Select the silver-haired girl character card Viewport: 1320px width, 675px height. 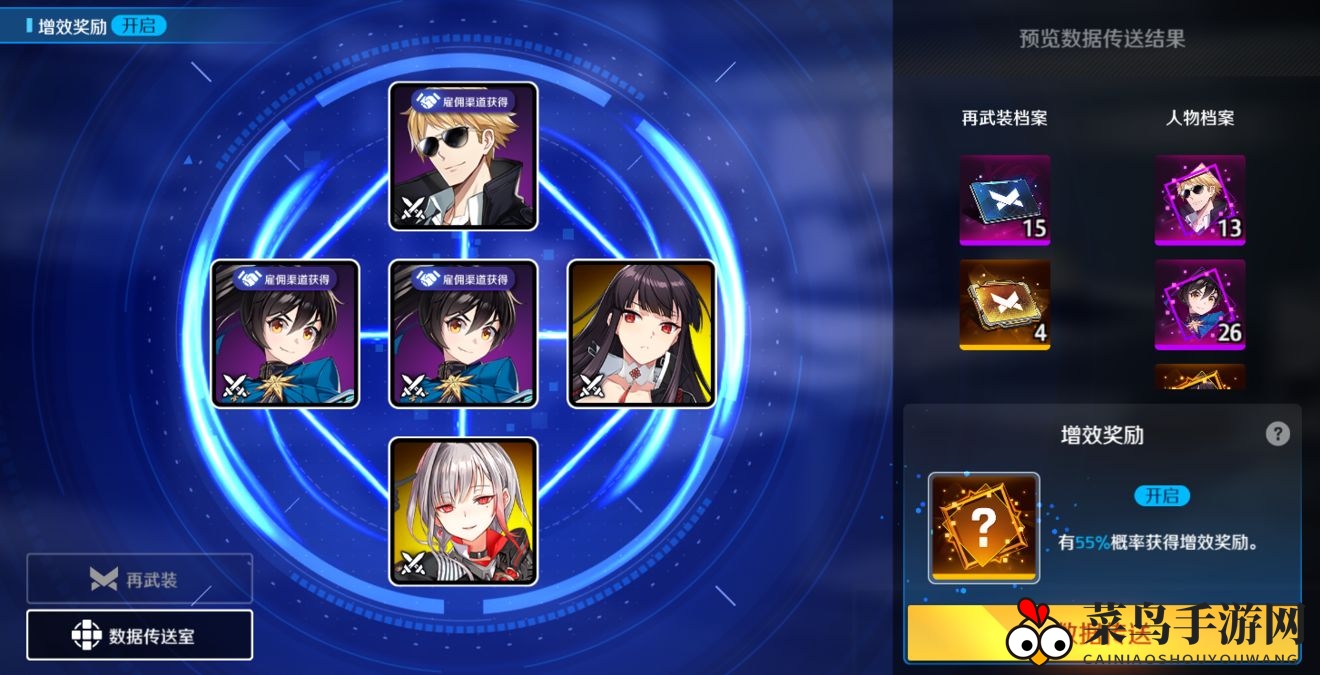tap(463, 511)
